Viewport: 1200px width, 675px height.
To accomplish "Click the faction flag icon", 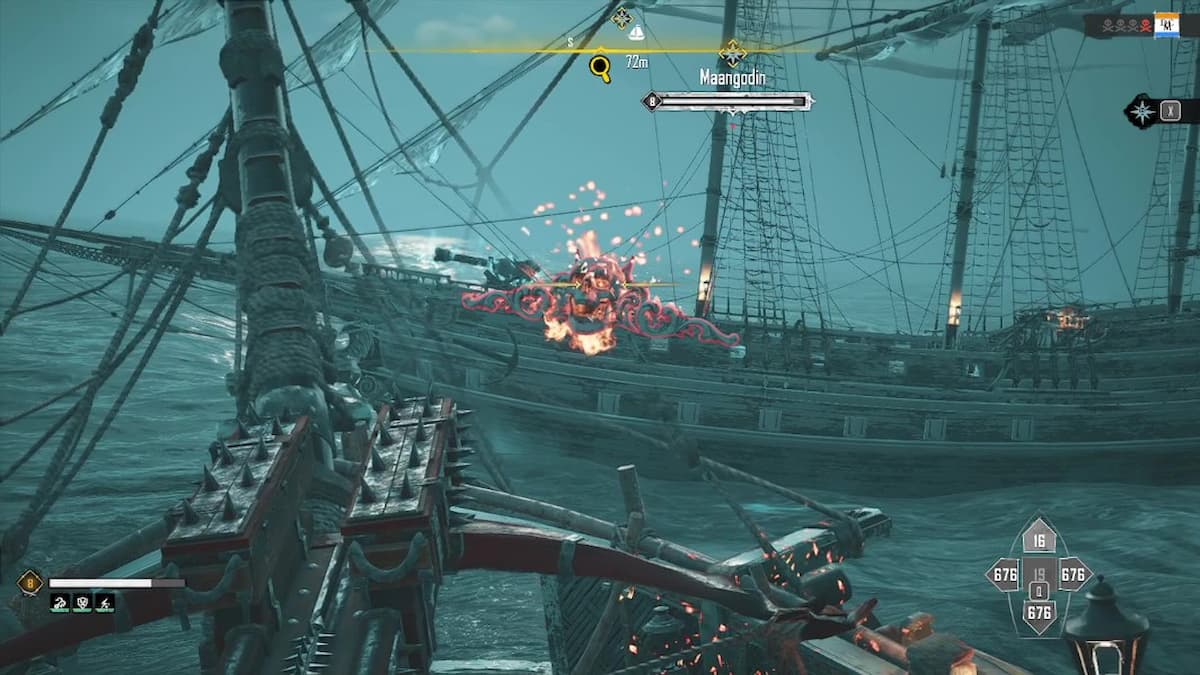I will (x=1166, y=25).
